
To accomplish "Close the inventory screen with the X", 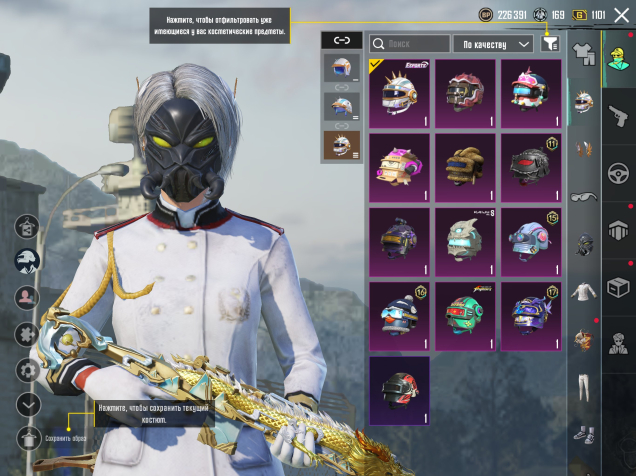I will pyautogui.click(x=621, y=14).
